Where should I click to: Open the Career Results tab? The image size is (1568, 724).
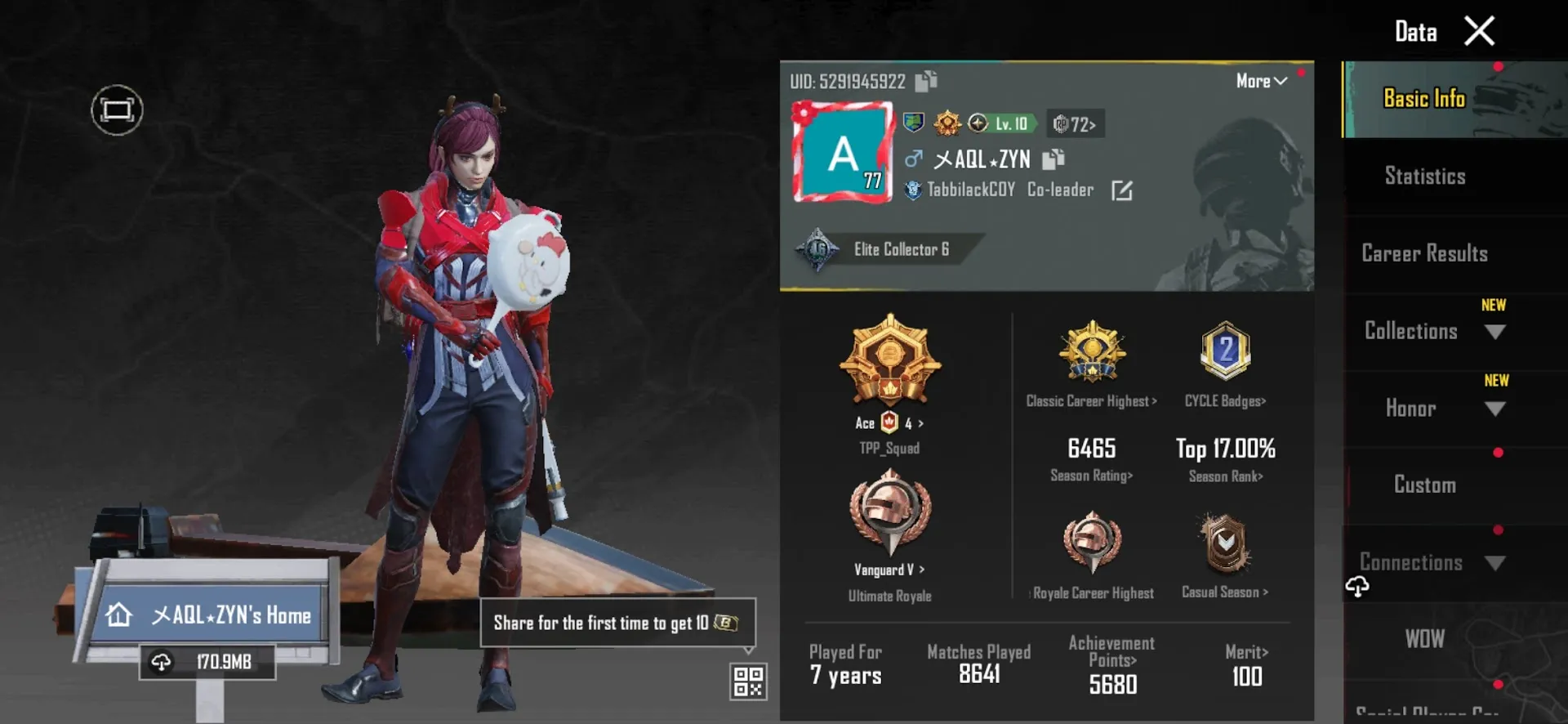pos(1424,253)
